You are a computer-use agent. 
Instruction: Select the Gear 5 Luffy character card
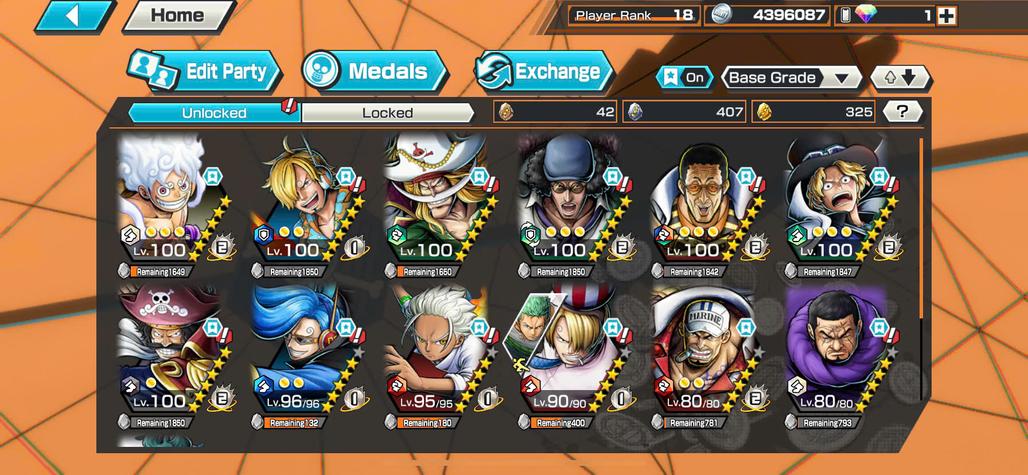coord(164,200)
